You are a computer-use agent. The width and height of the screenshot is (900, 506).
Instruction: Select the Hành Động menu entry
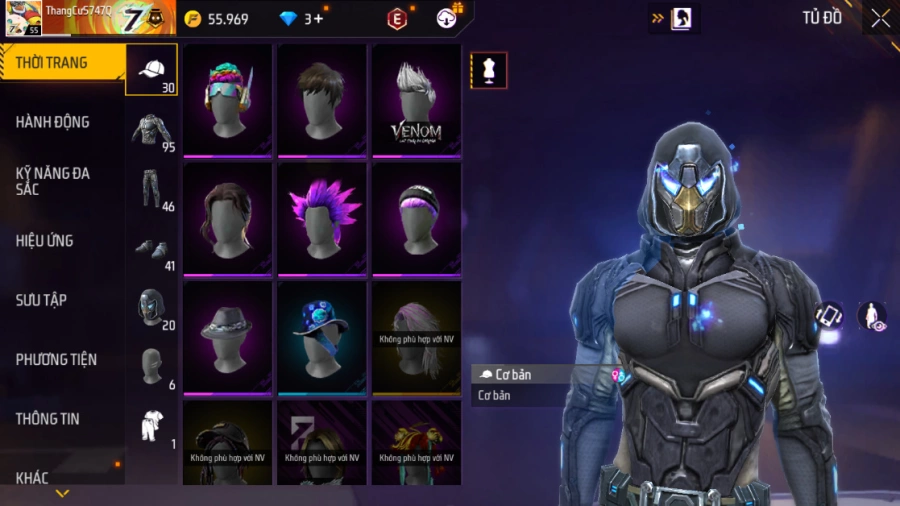[53, 122]
